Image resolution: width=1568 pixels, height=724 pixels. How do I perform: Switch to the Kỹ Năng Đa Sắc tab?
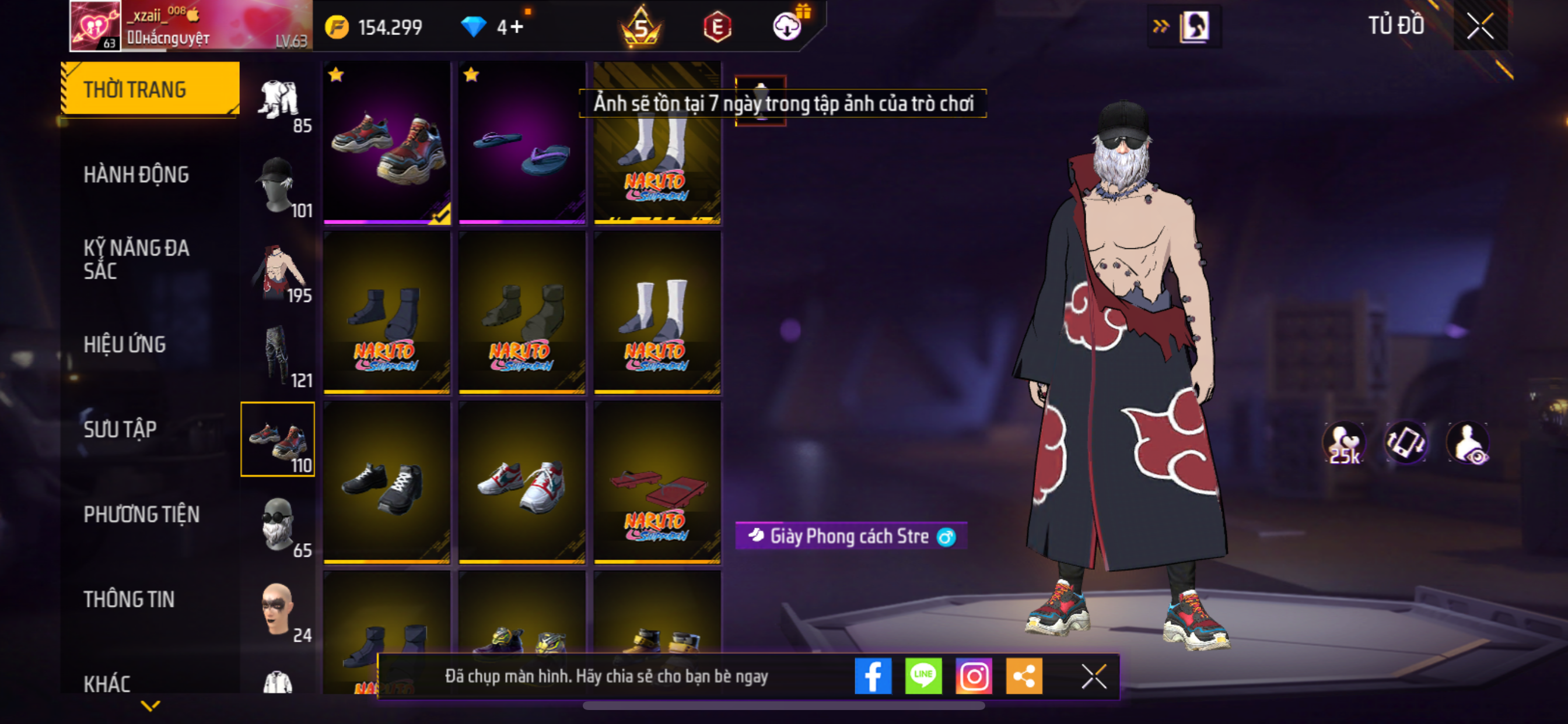(136, 259)
